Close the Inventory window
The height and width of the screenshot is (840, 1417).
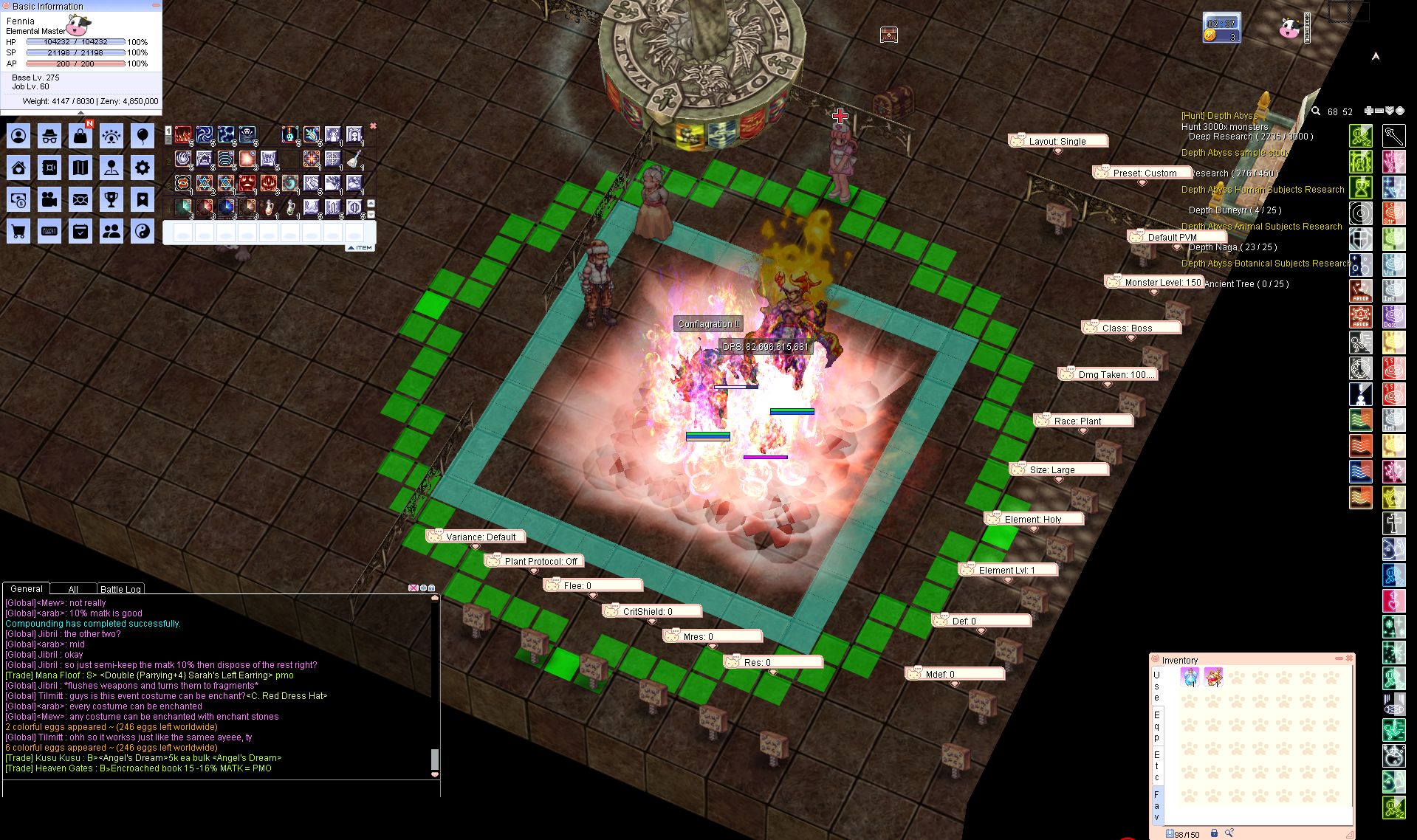(1349, 658)
